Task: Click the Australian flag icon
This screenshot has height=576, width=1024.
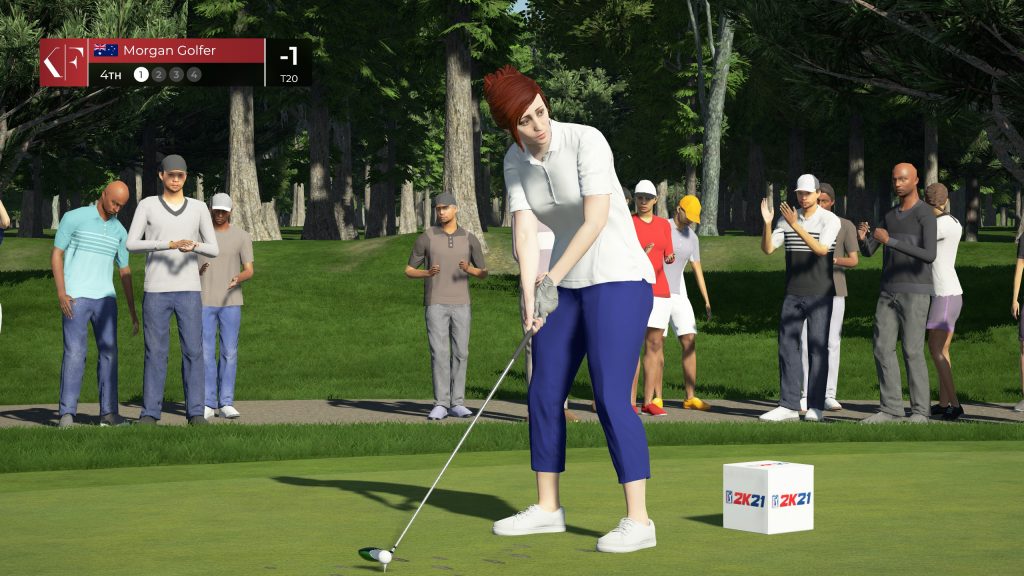Action: tap(105, 51)
